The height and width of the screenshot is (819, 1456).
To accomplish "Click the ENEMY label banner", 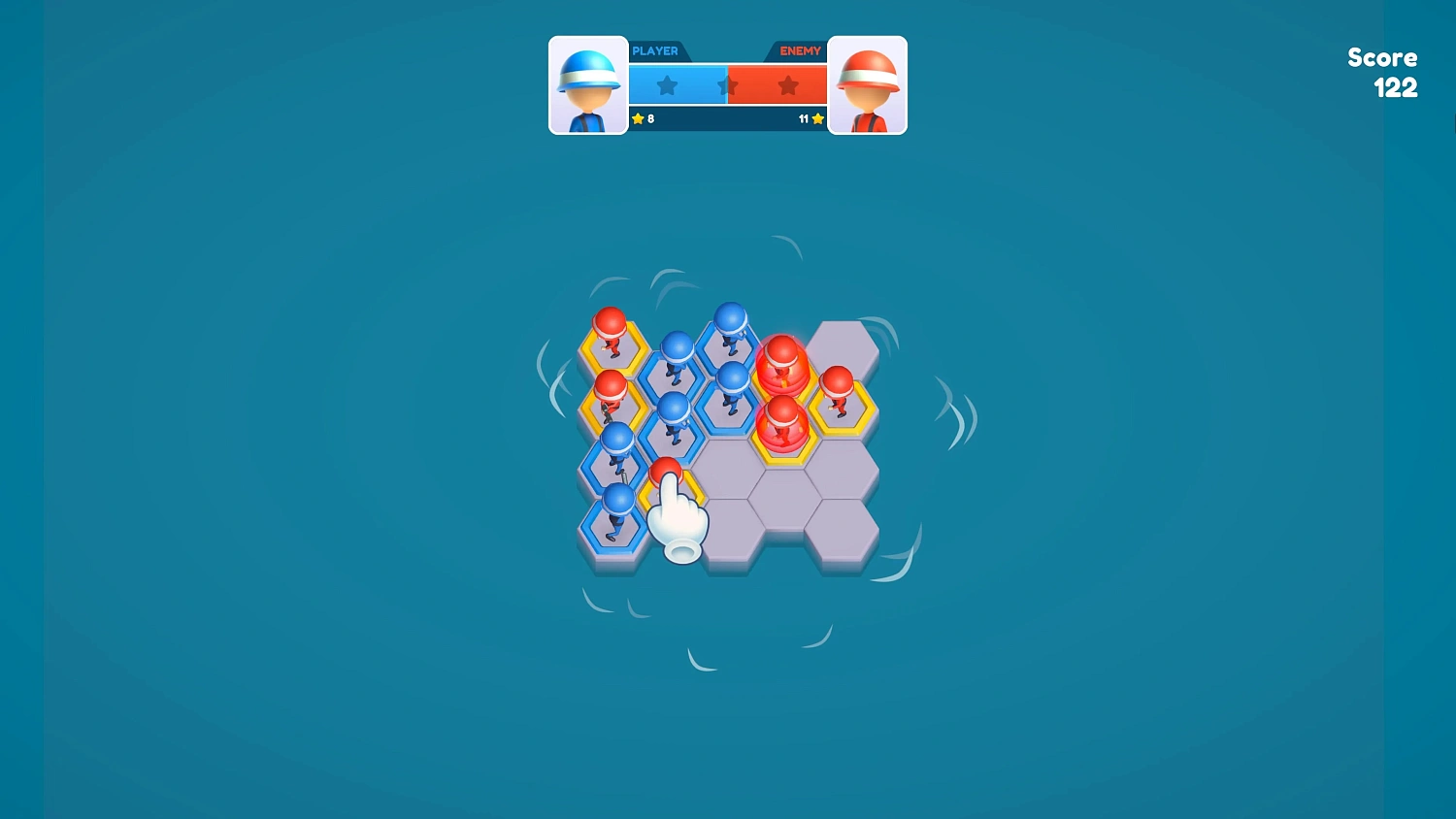I will (x=799, y=50).
